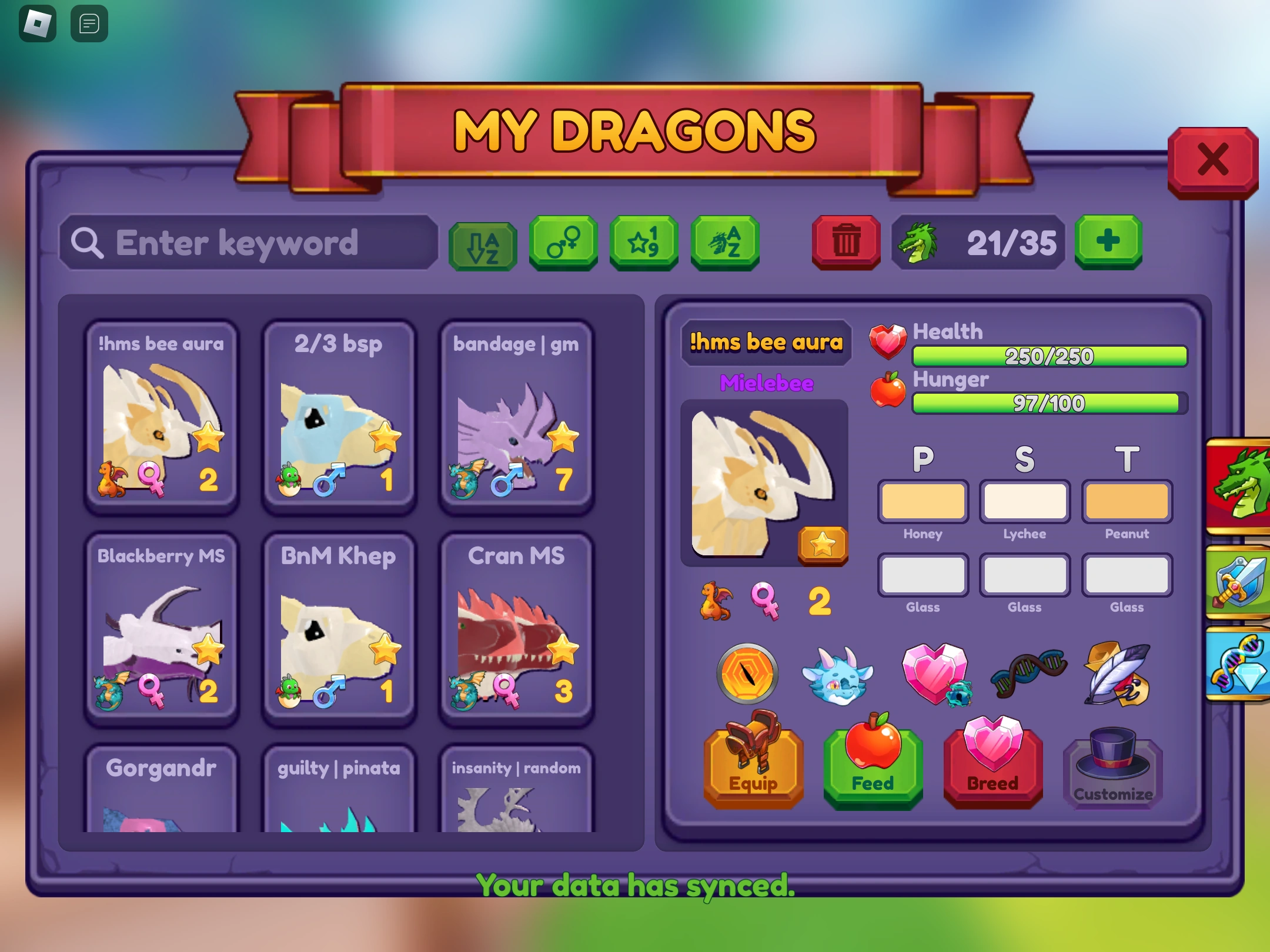Filter dragons by gender icon
Viewport: 1270px width, 952px height.
tap(563, 243)
